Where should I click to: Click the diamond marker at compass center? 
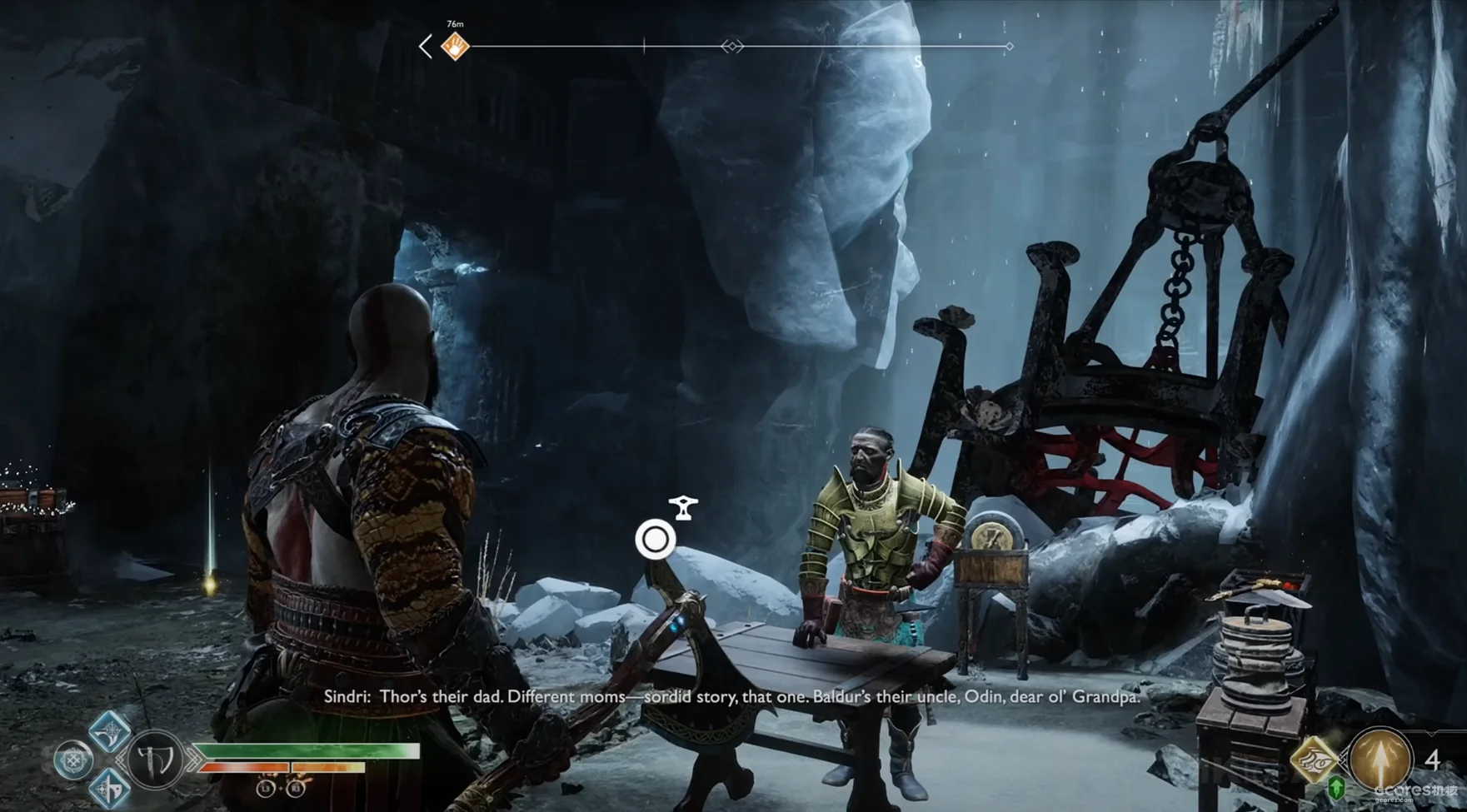tap(732, 47)
